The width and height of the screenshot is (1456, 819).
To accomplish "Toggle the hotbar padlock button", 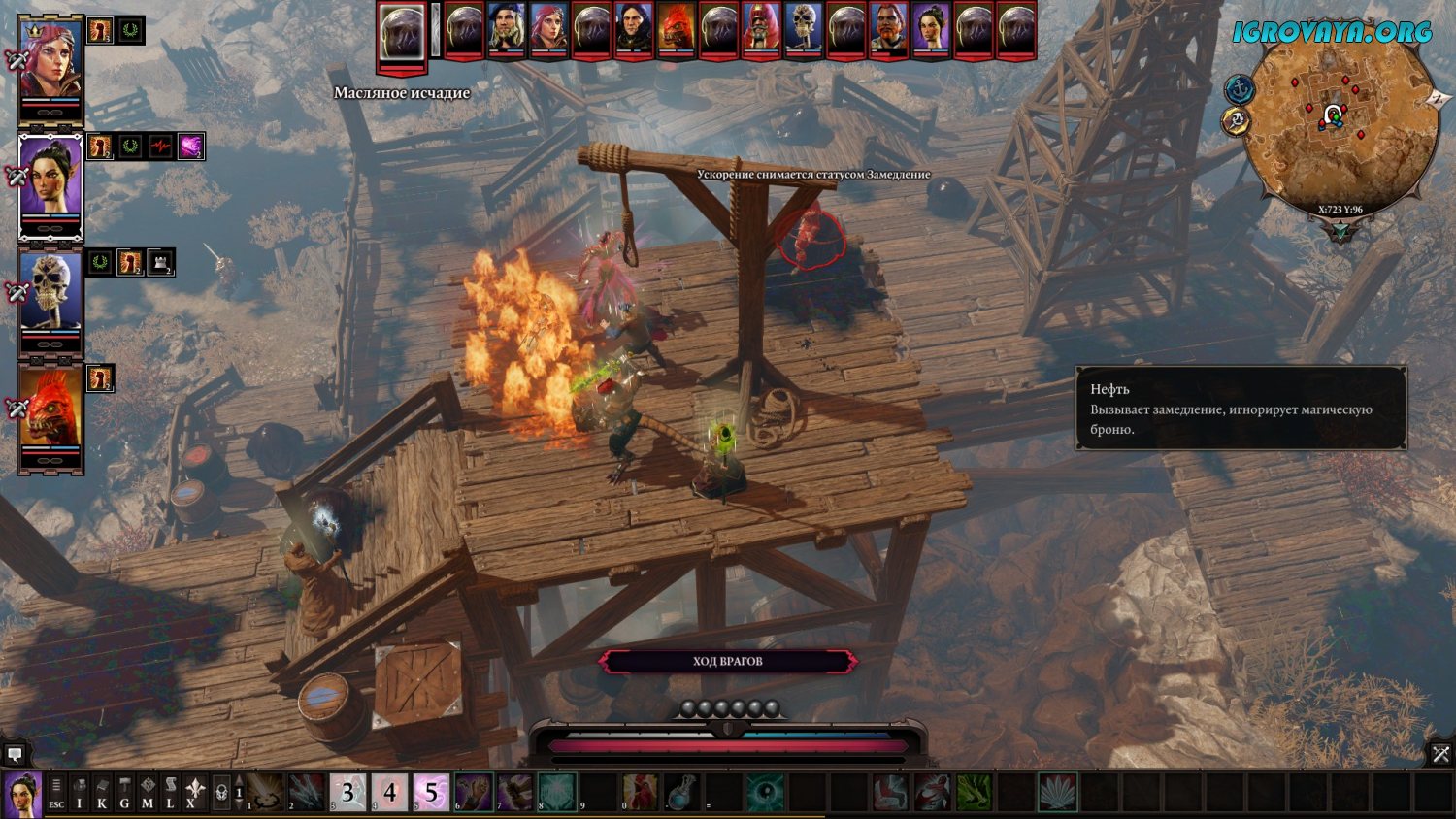I will click(221, 793).
